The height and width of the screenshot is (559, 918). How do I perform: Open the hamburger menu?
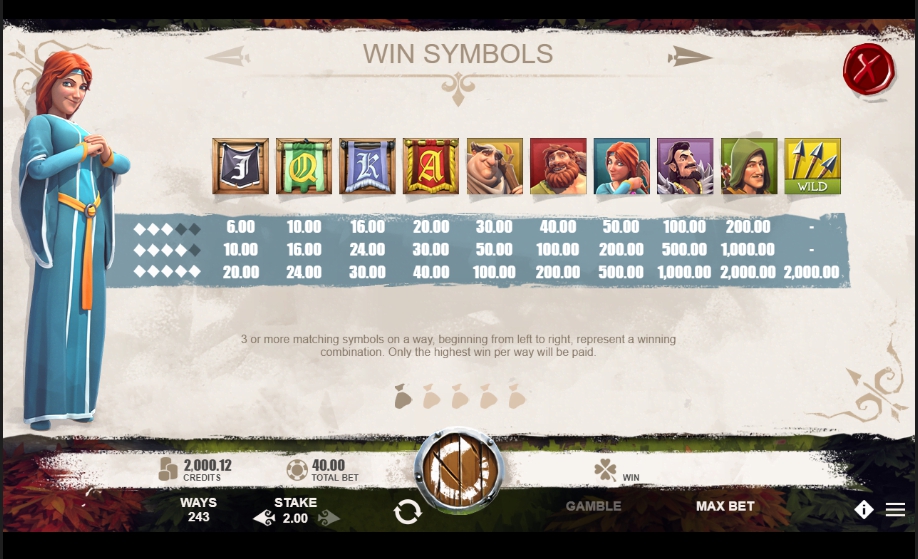(x=895, y=510)
